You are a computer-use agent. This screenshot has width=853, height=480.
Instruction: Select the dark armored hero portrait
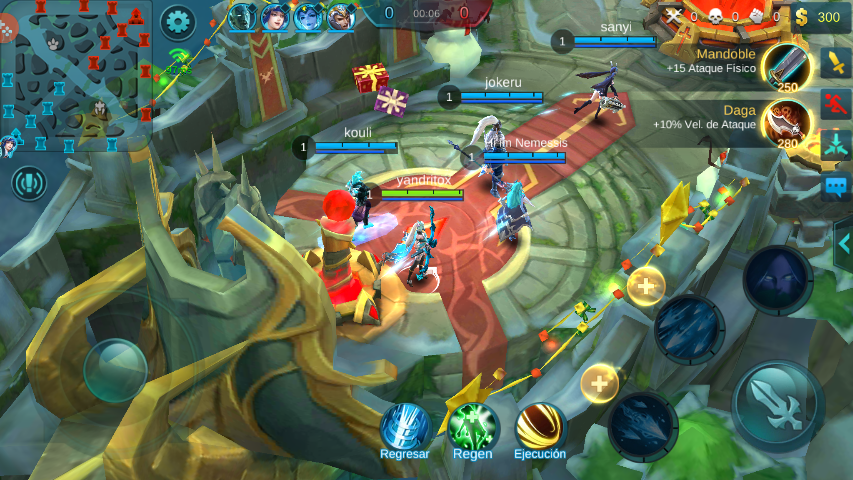tap(242, 17)
